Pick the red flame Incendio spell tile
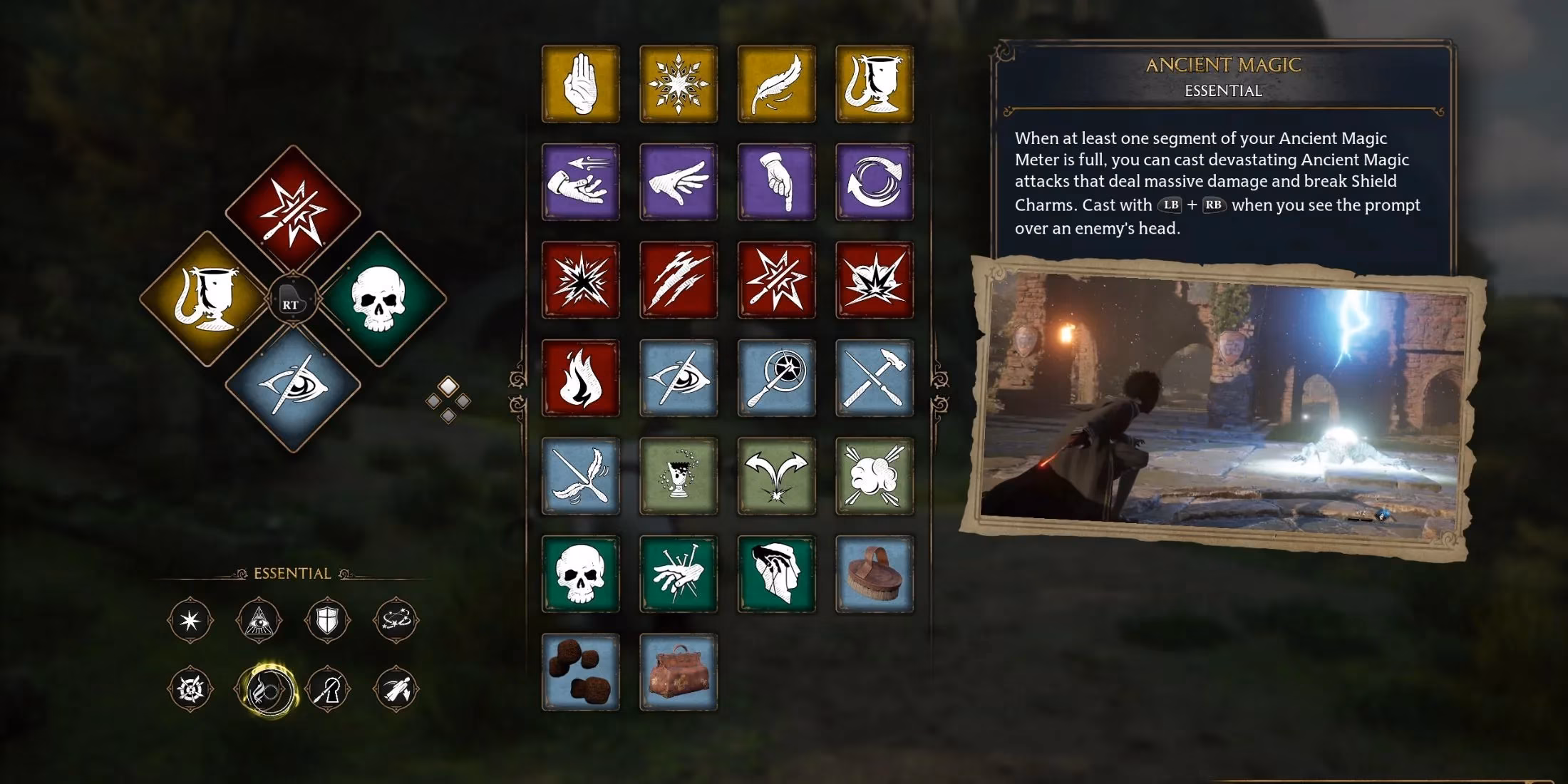Image resolution: width=1568 pixels, height=784 pixels. pyautogui.click(x=580, y=378)
